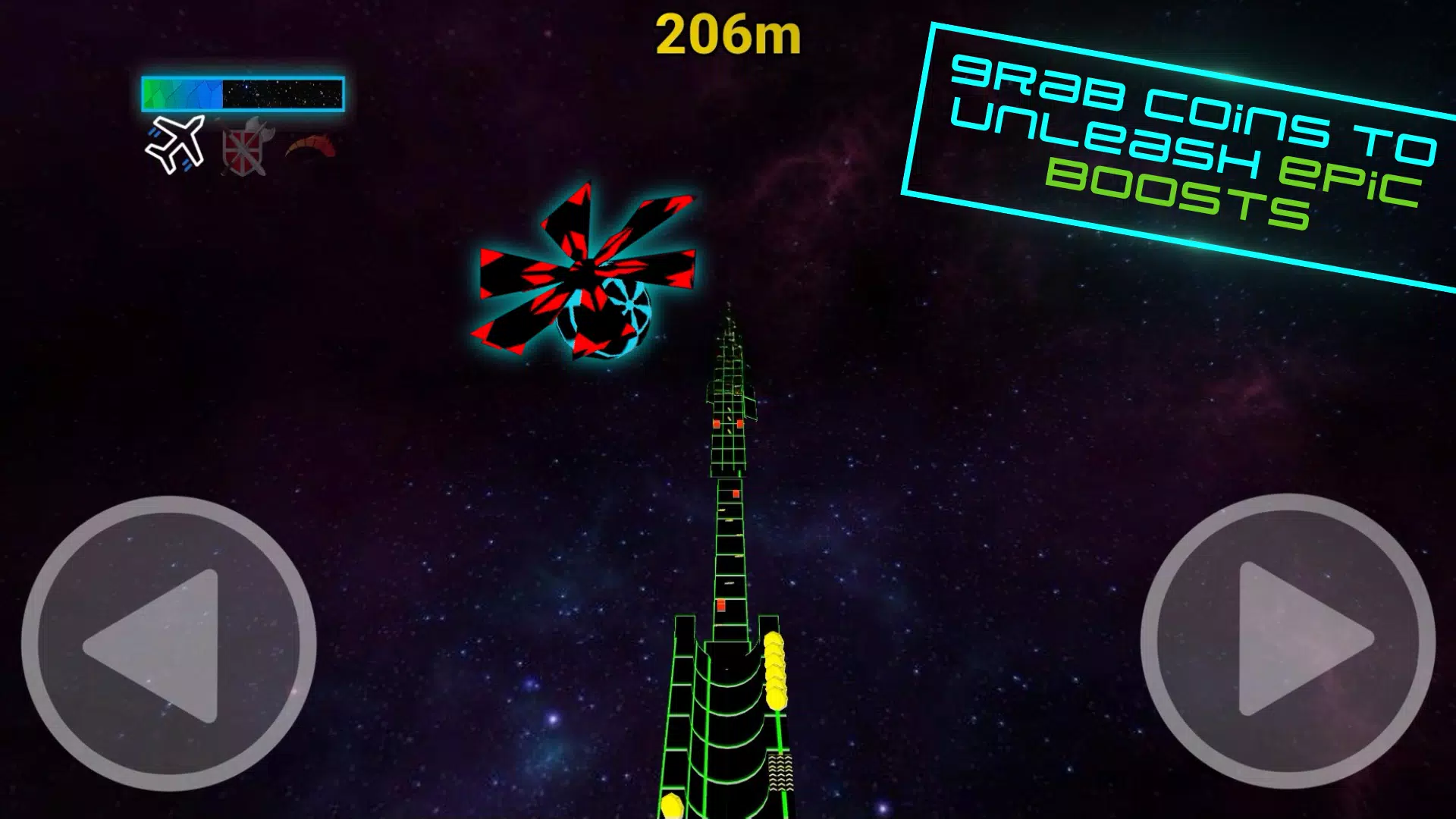This screenshot has height=819, width=1456.
Task: Activate the airplane fly boost icon
Action: [176, 143]
